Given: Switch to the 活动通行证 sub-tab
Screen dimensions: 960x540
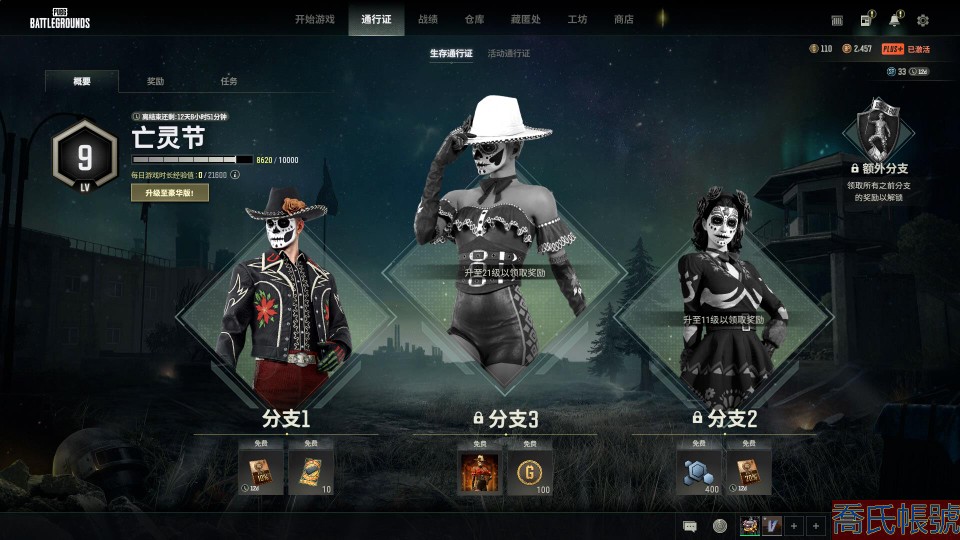Looking at the screenshot, I should (508, 53).
